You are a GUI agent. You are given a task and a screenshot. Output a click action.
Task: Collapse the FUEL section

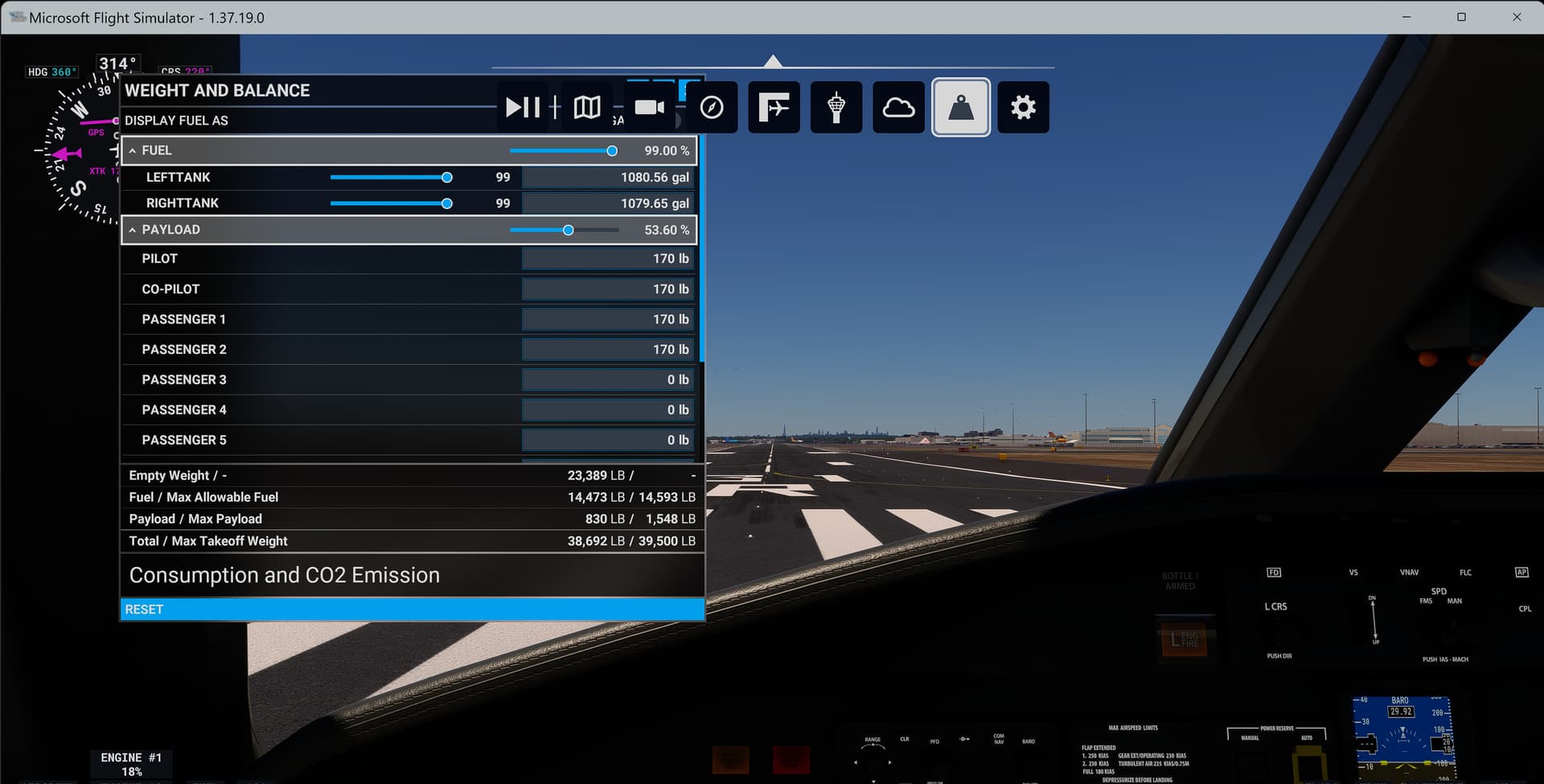[132, 150]
